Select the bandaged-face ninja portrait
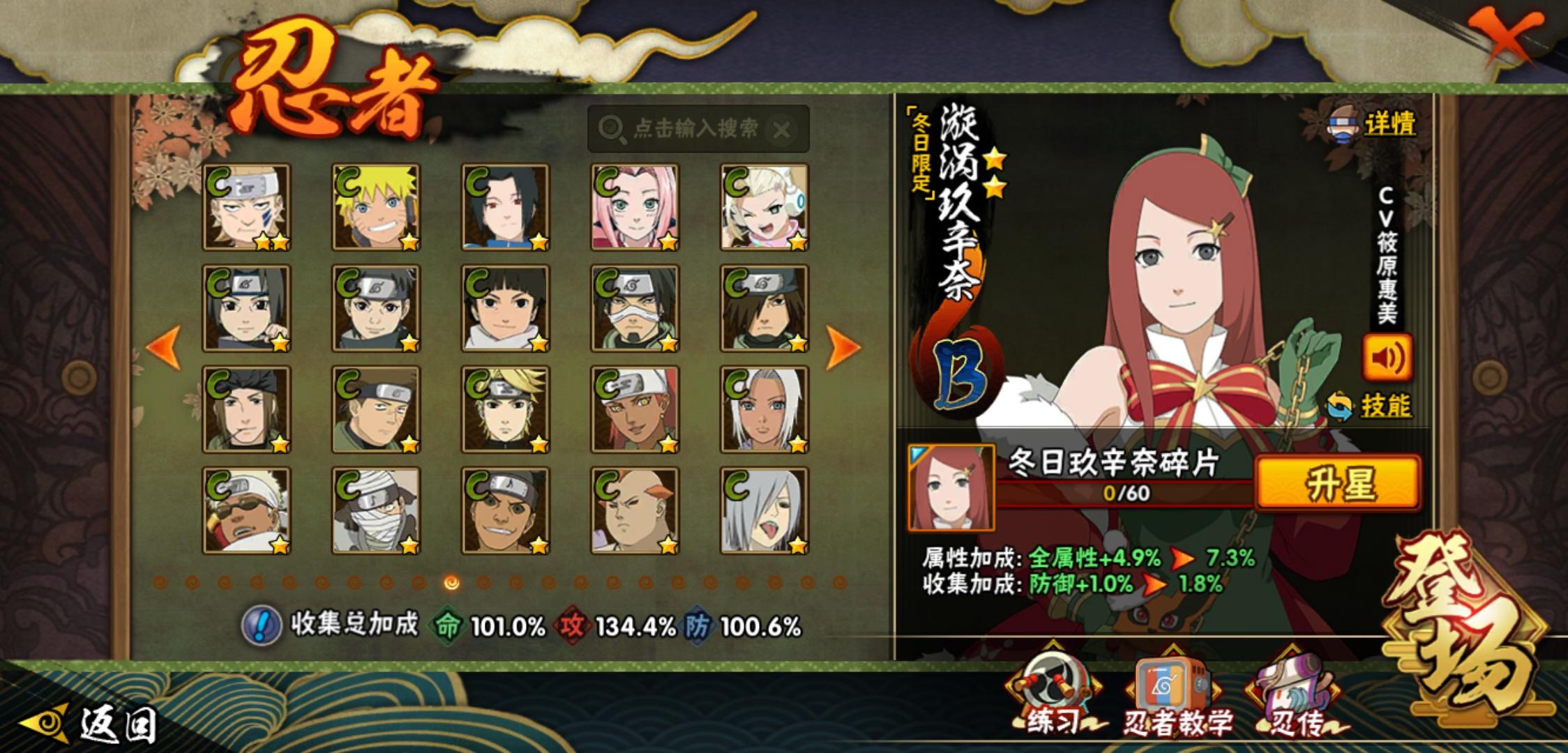1568x753 pixels. (x=376, y=510)
